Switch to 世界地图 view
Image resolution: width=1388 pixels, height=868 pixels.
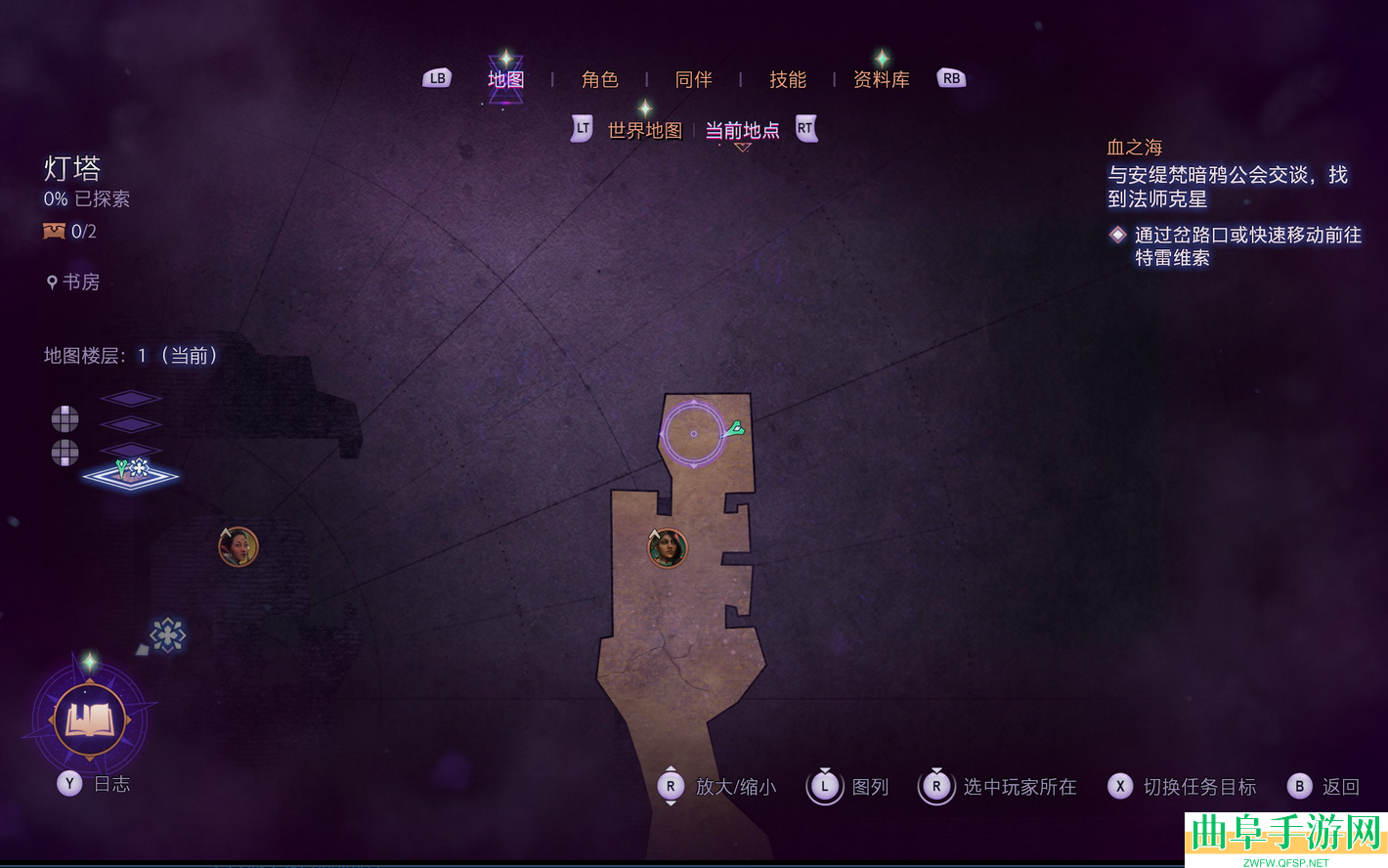point(644,130)
